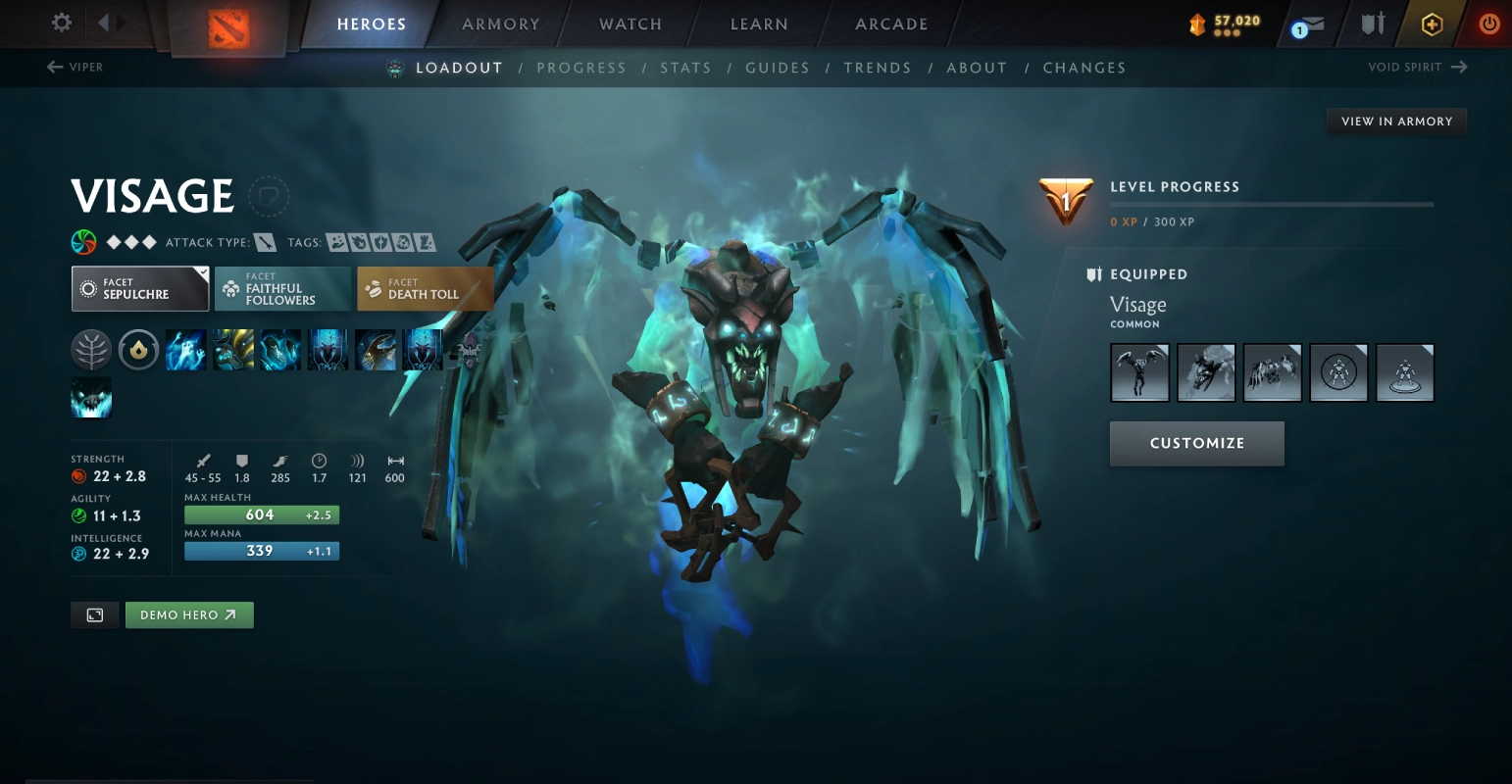Image resolution: width=1512 pixels, height=784 pixels.
Task: Show the hero Progress subtab
Action: [x=580, y=68]
